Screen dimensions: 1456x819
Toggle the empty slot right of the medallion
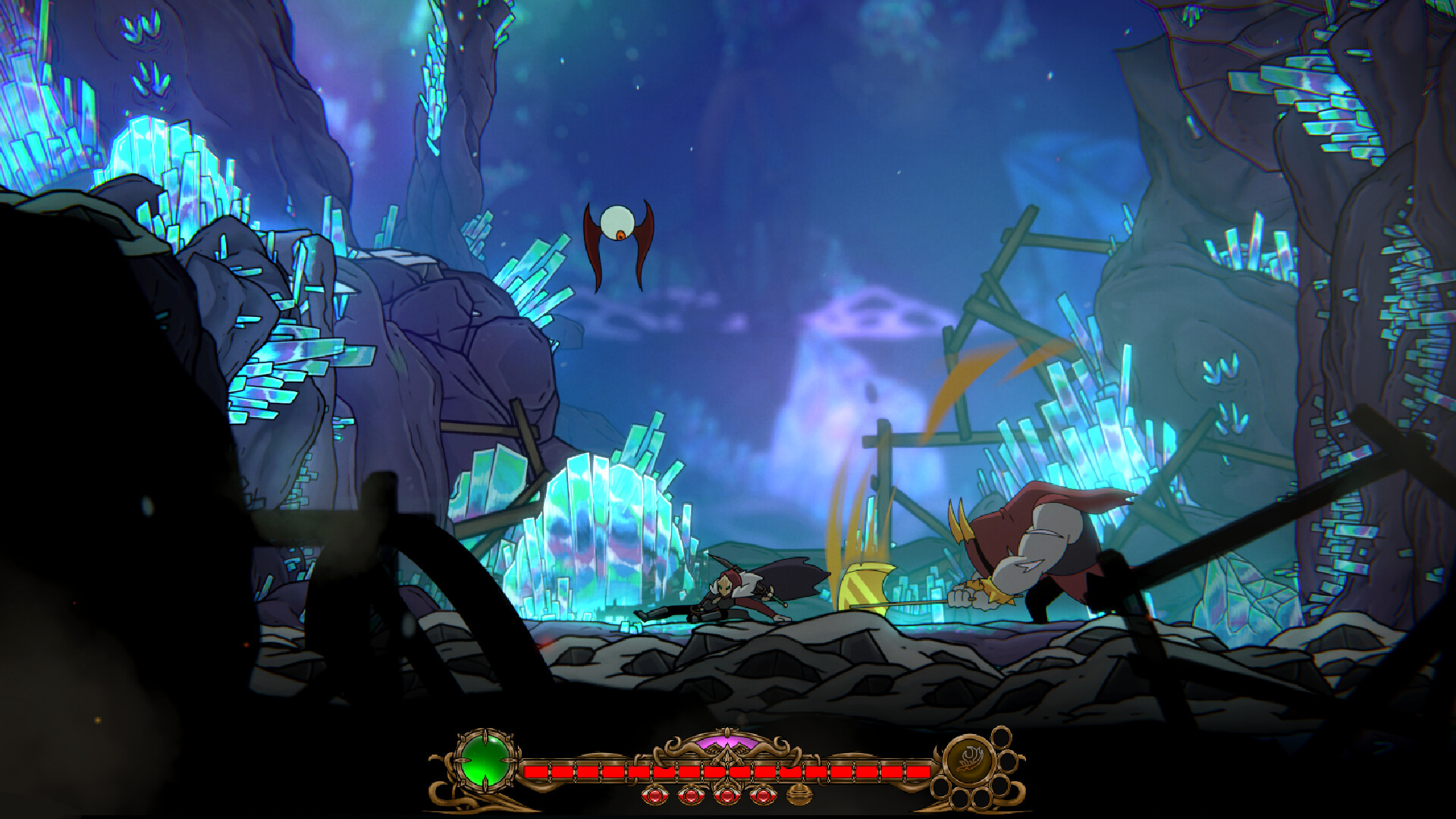pos(1009,763)
